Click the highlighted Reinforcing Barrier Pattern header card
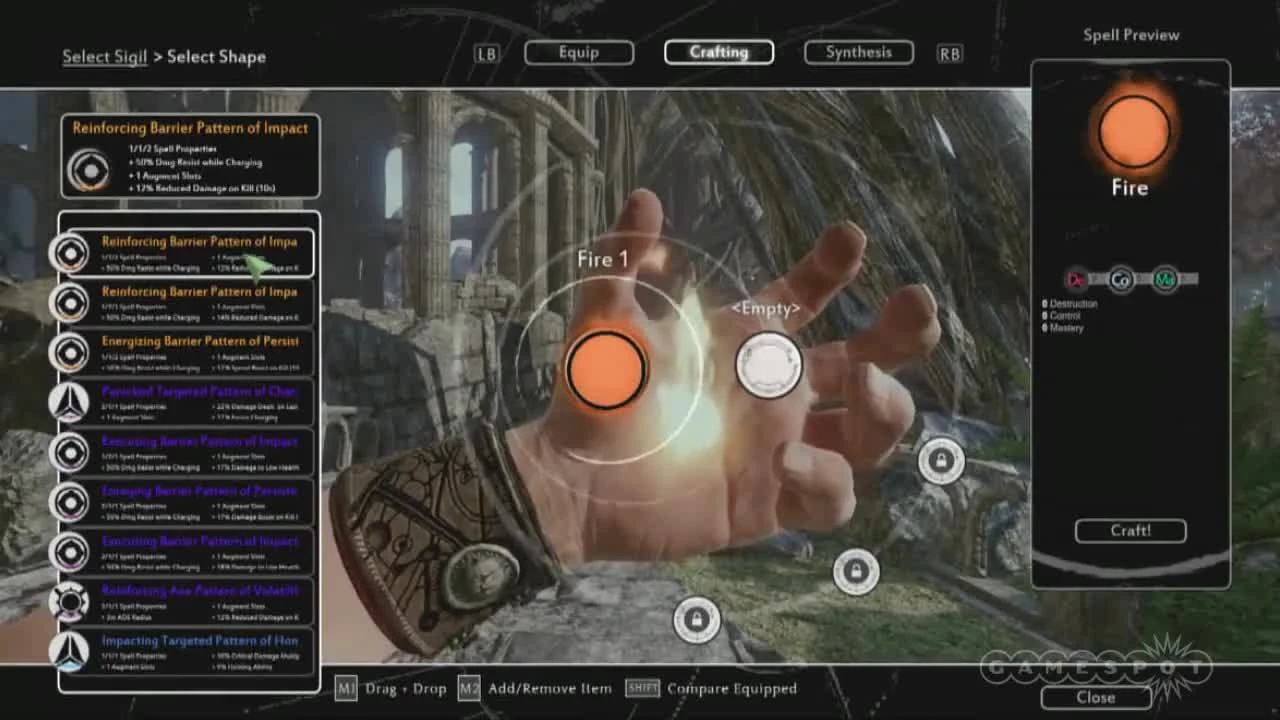 tap(190, 157)
